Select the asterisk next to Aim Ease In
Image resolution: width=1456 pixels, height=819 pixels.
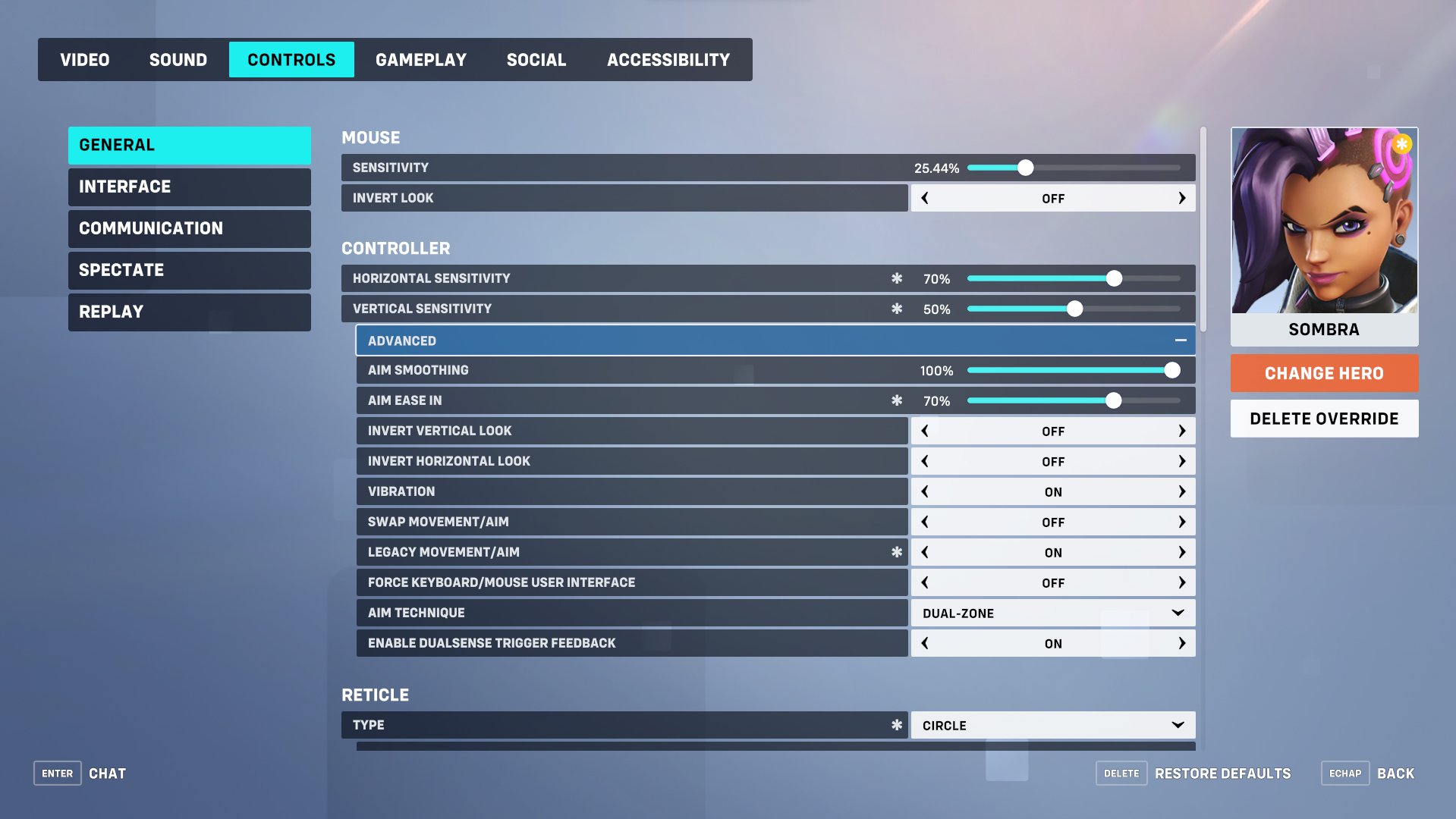click(897, 400)
